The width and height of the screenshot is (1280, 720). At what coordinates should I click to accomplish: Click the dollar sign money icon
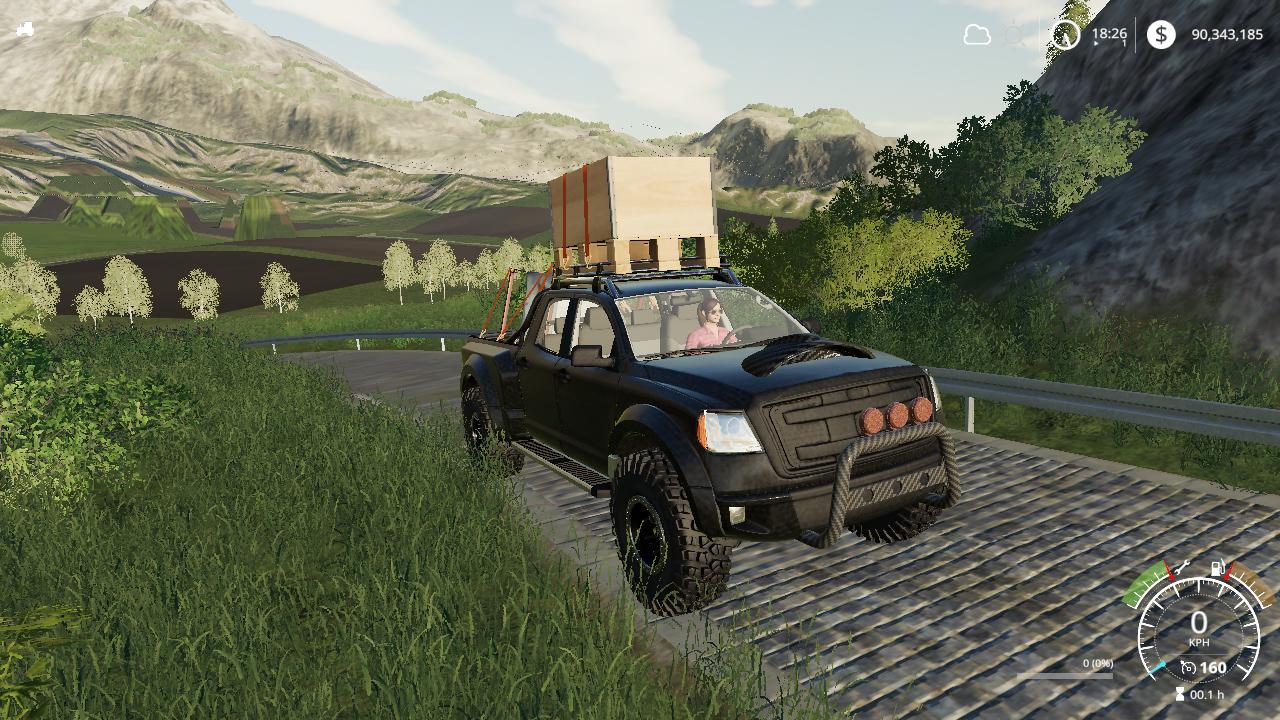[1161, 35]
